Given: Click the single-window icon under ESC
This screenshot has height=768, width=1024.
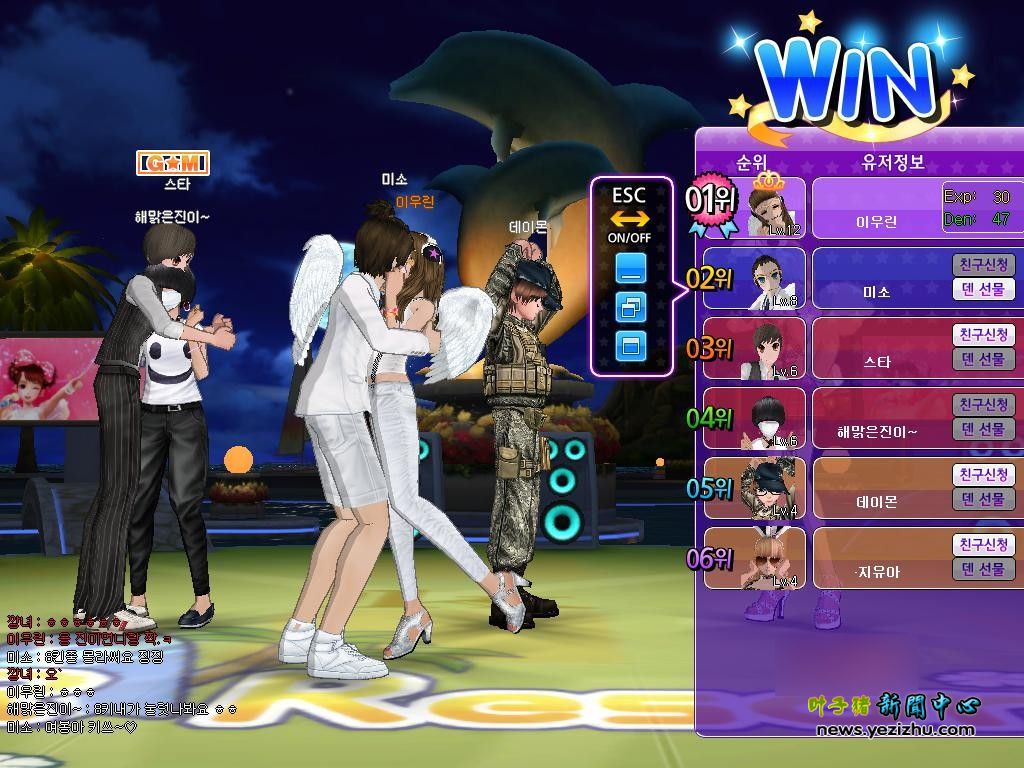Looking at the screenshot, I should coord(631,346).
